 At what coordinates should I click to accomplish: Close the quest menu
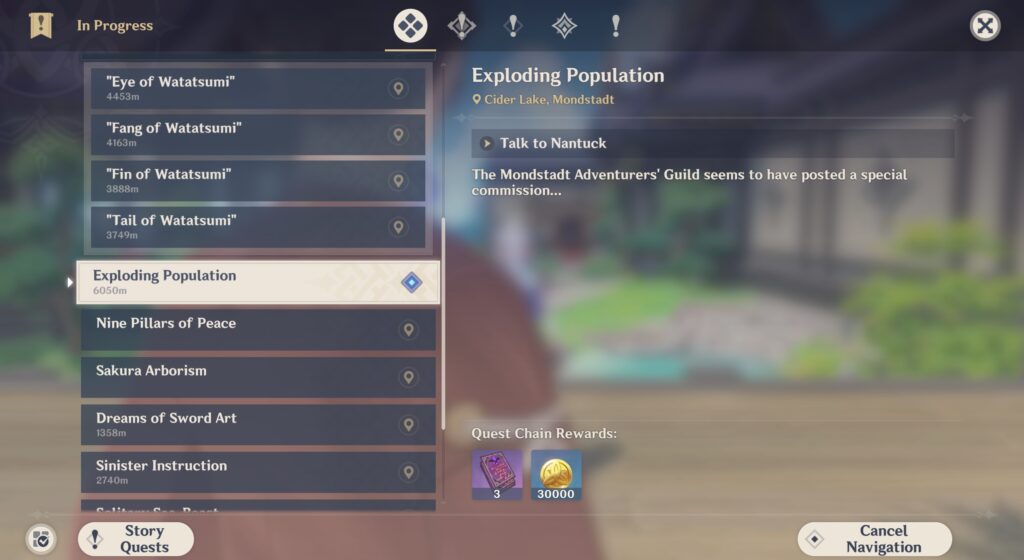[985, 26]
